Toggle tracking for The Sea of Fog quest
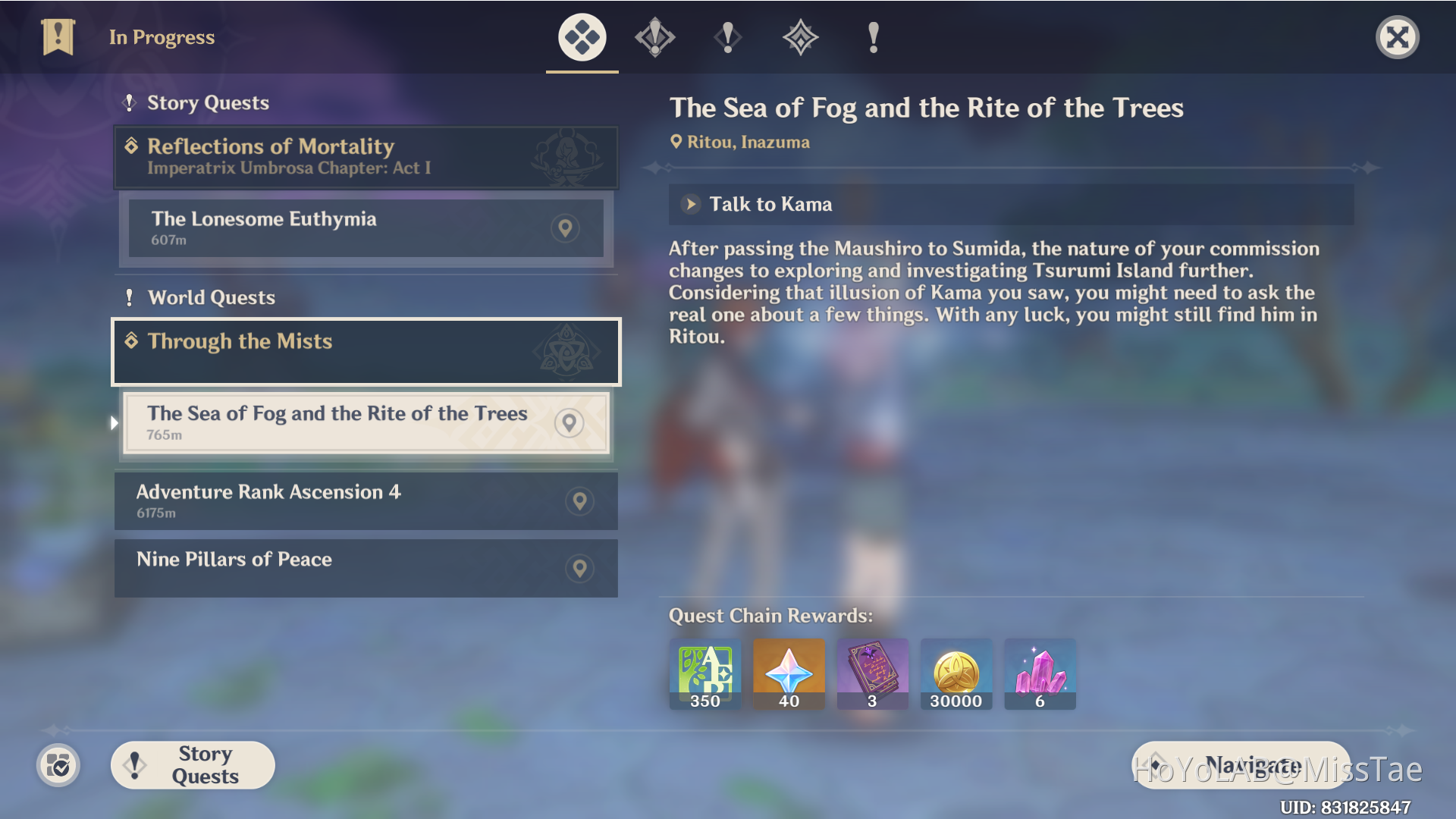Viewport: 1456px width, 819px height. pos(570,423)
